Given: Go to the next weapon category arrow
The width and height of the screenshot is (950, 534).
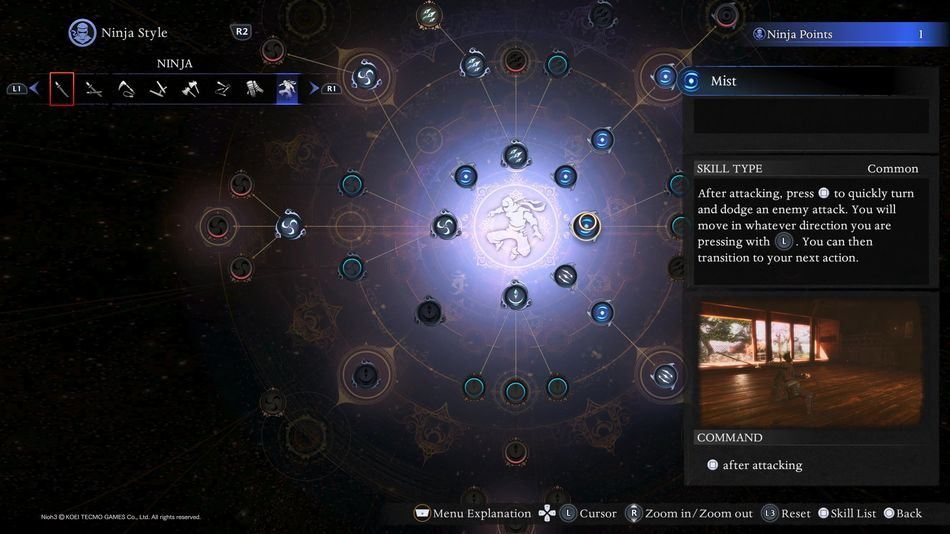Looking at the screenshot, I should [314, 89].
